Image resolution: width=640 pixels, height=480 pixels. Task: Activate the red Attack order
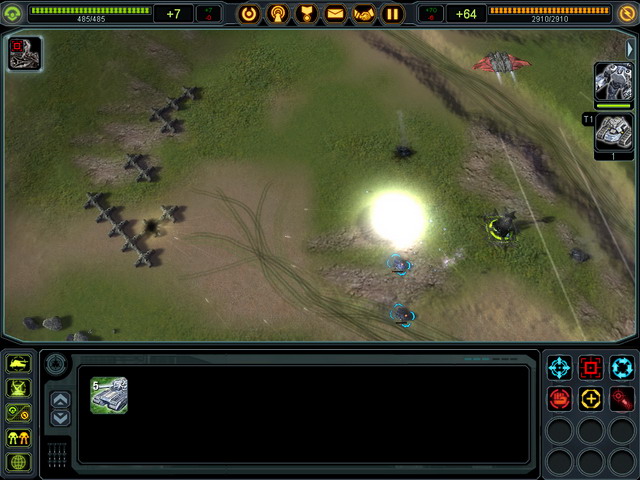coord(590,367)
